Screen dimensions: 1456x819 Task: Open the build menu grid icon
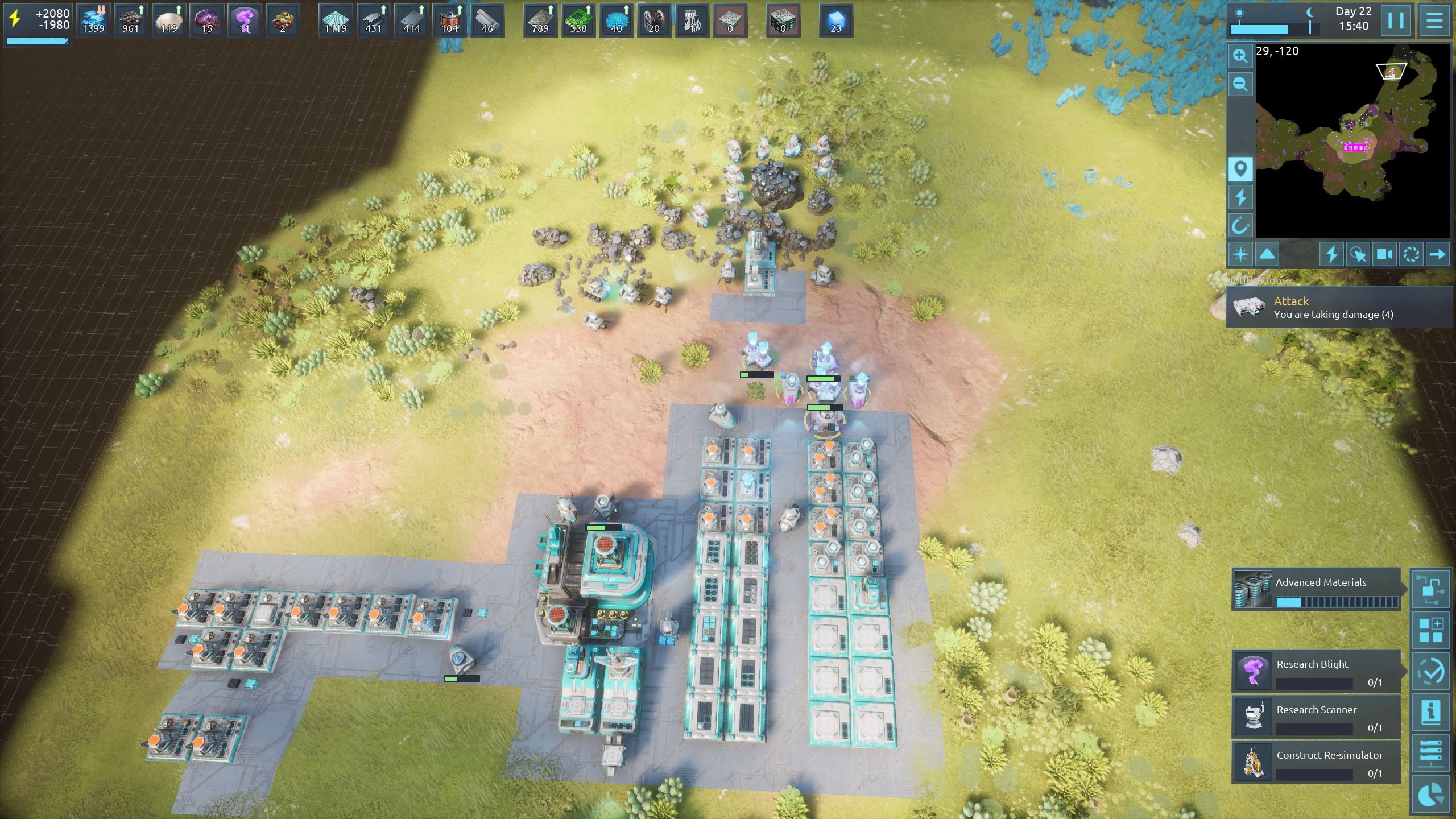pyautogui.click(x=1431, y=631)
